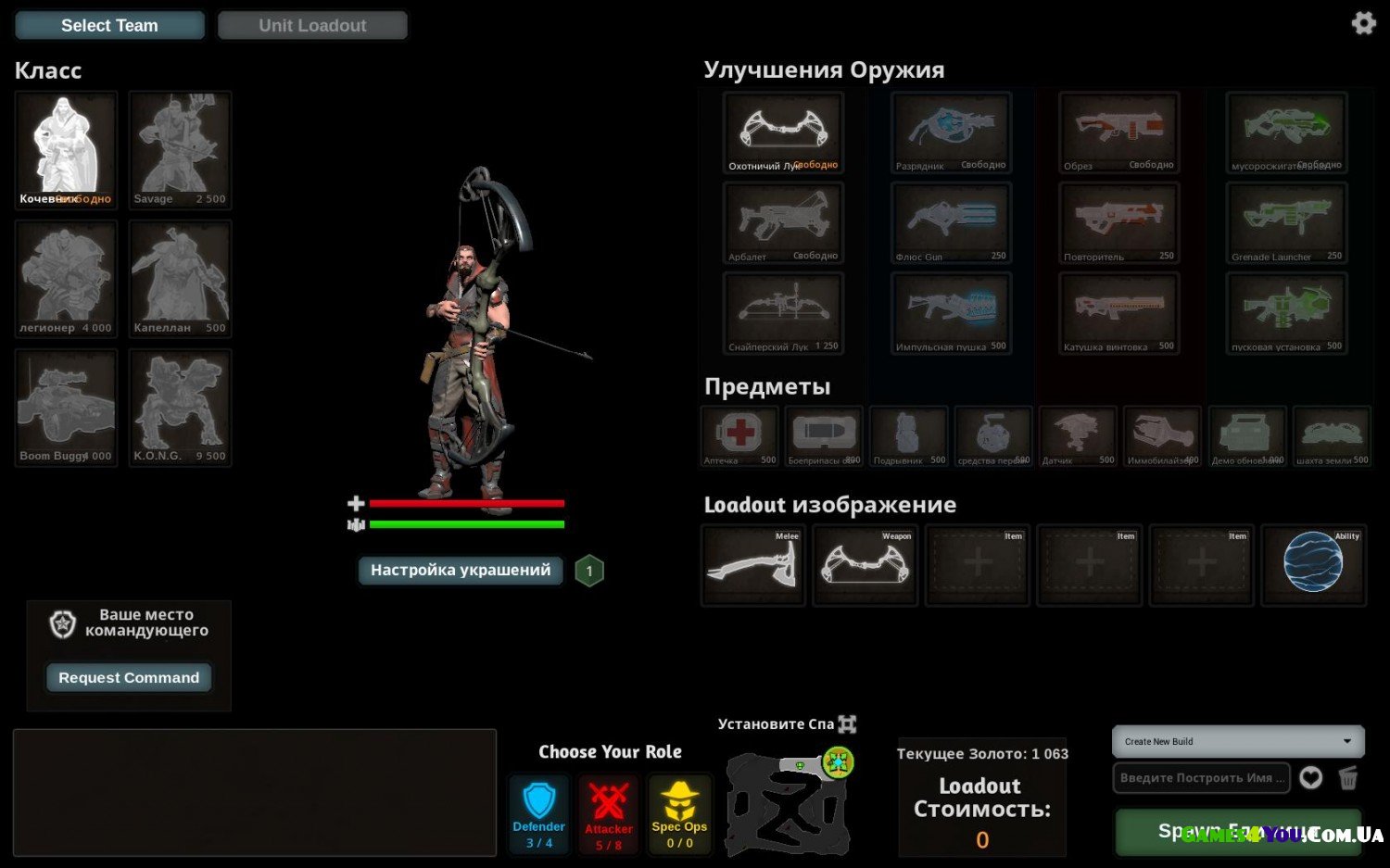Select the Аптечка medkit item
The image size is (1390, 868).
point(739,435)
